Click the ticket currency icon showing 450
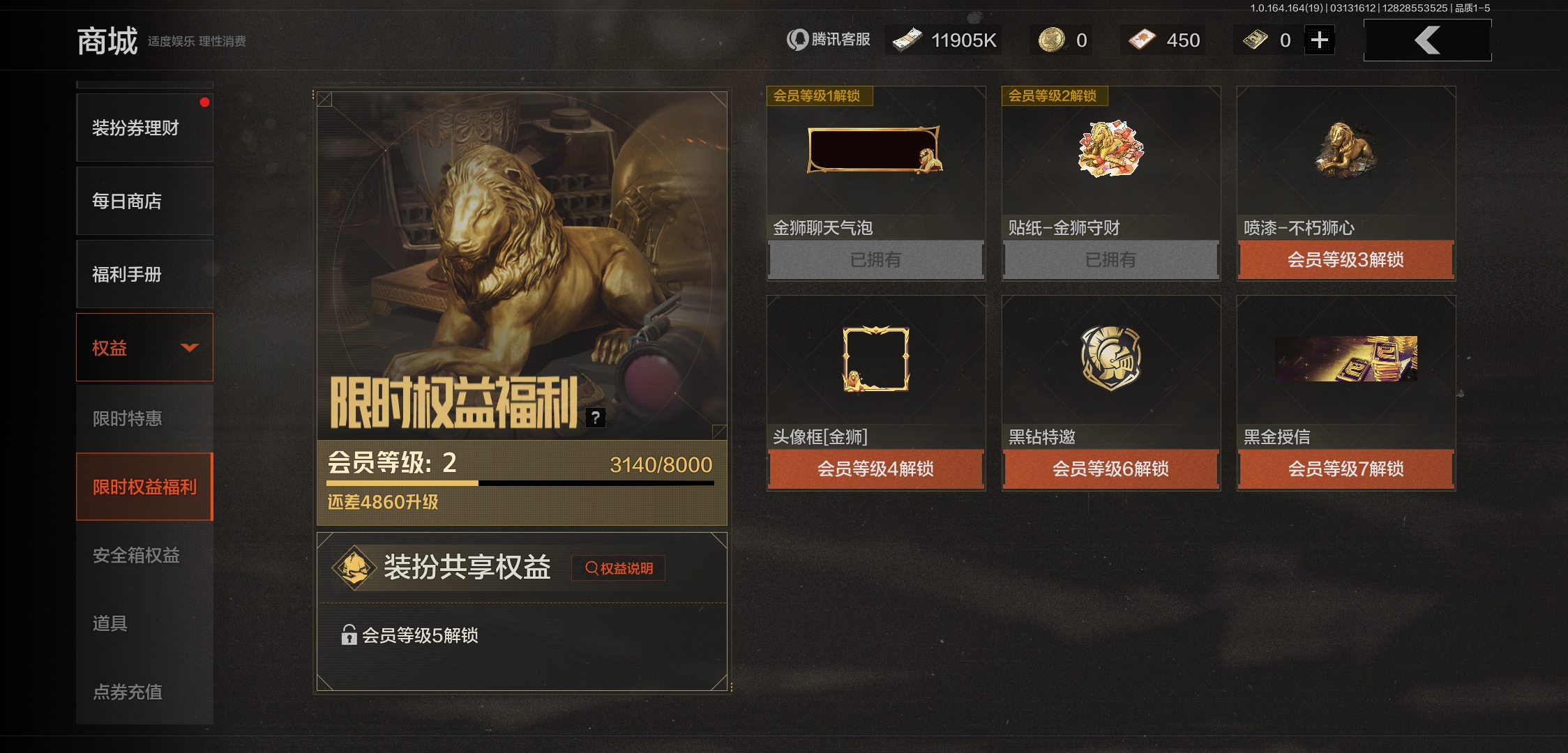 [1143, 40]
